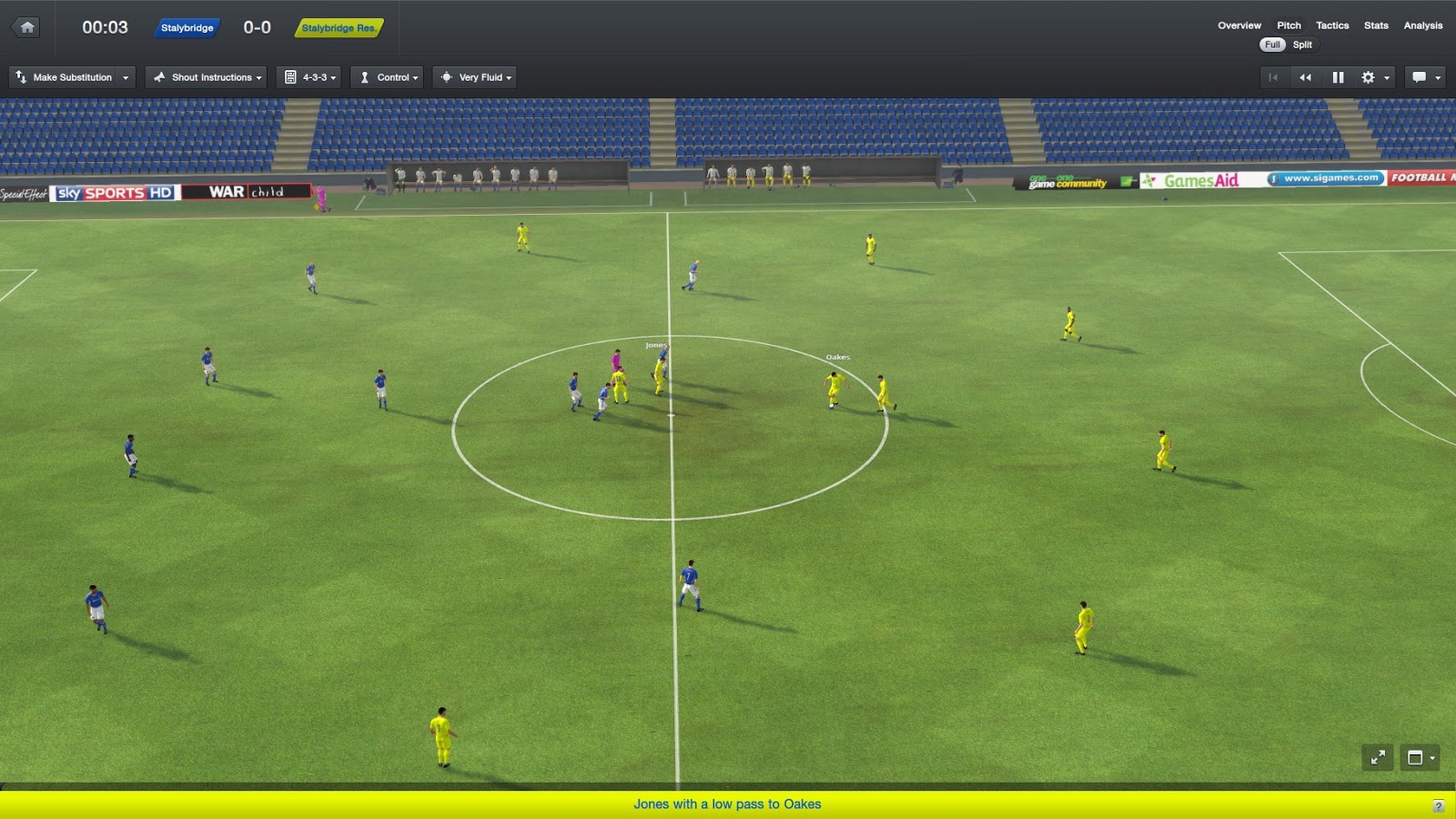Switch to Split view mode
Screen dimensions: 1456x819
(x=1303, y=45)
